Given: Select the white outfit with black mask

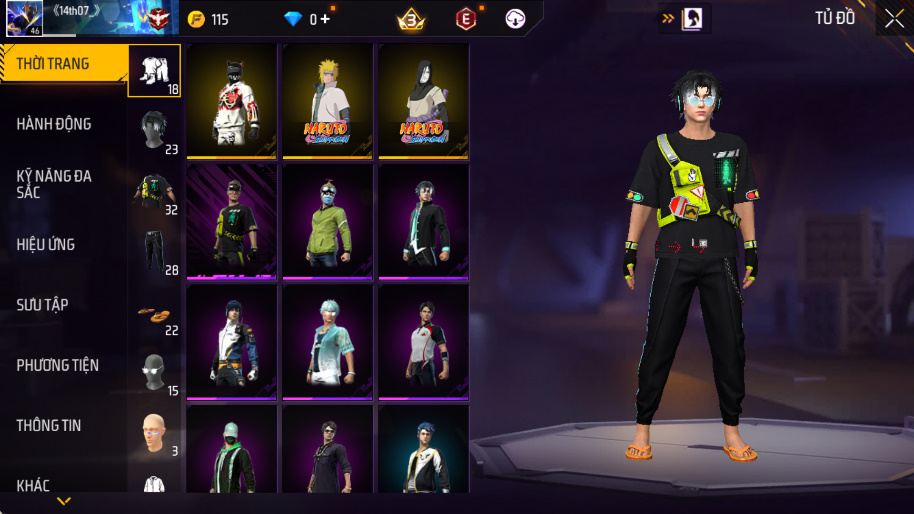Looking at the screenshot, I should (232, 100).
